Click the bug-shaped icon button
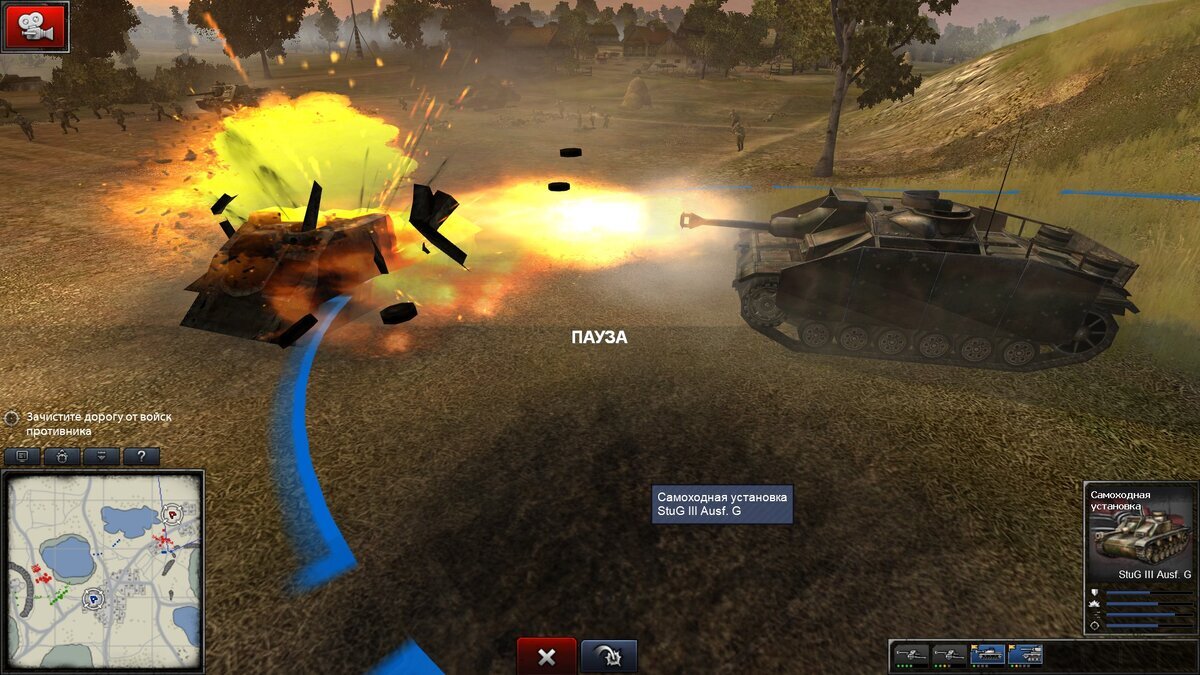 62,456
